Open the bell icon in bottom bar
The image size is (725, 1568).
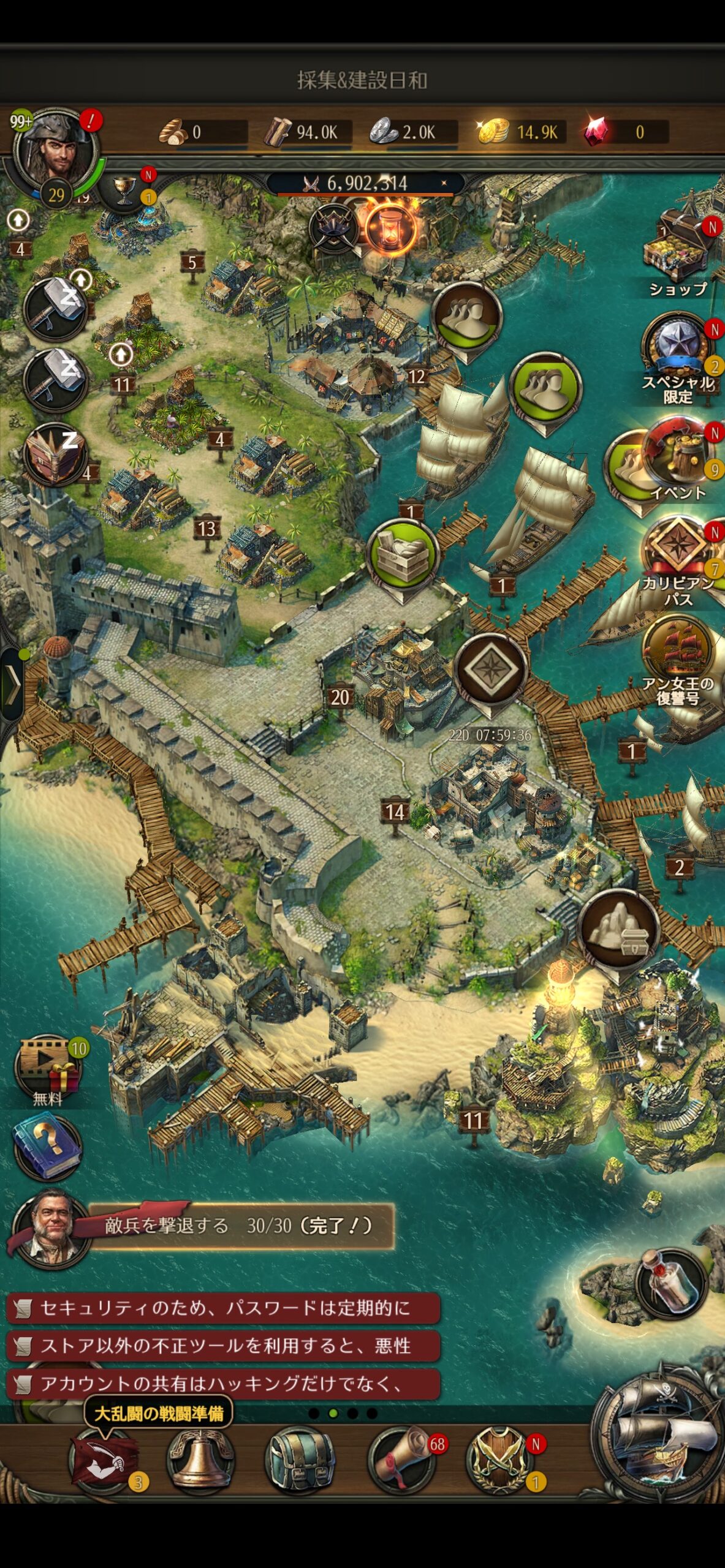click(200, 1461)
